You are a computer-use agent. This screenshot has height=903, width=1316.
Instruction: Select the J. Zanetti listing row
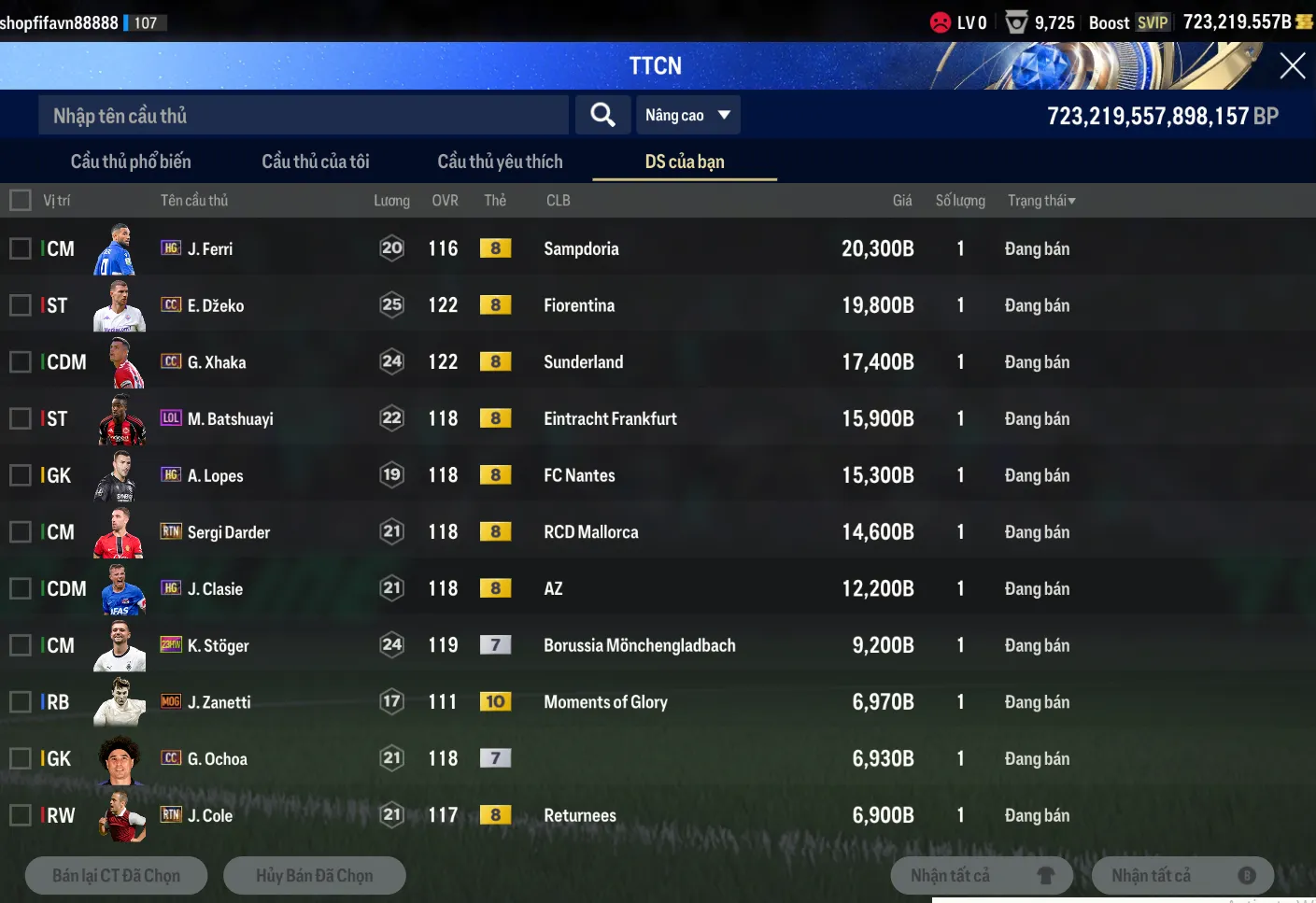click(x=560, y=702)
